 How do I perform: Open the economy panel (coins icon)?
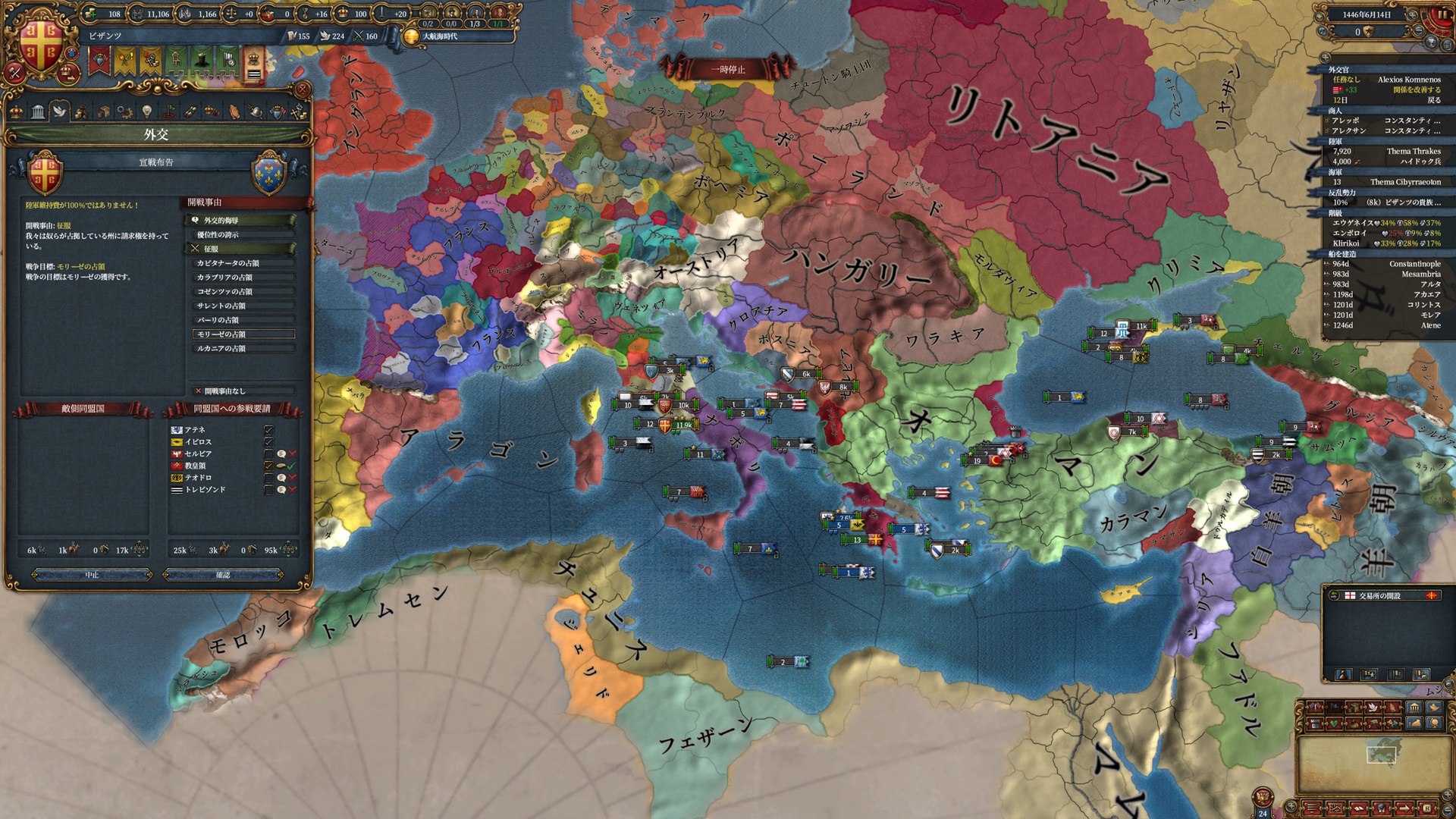[x=80, y=114]
